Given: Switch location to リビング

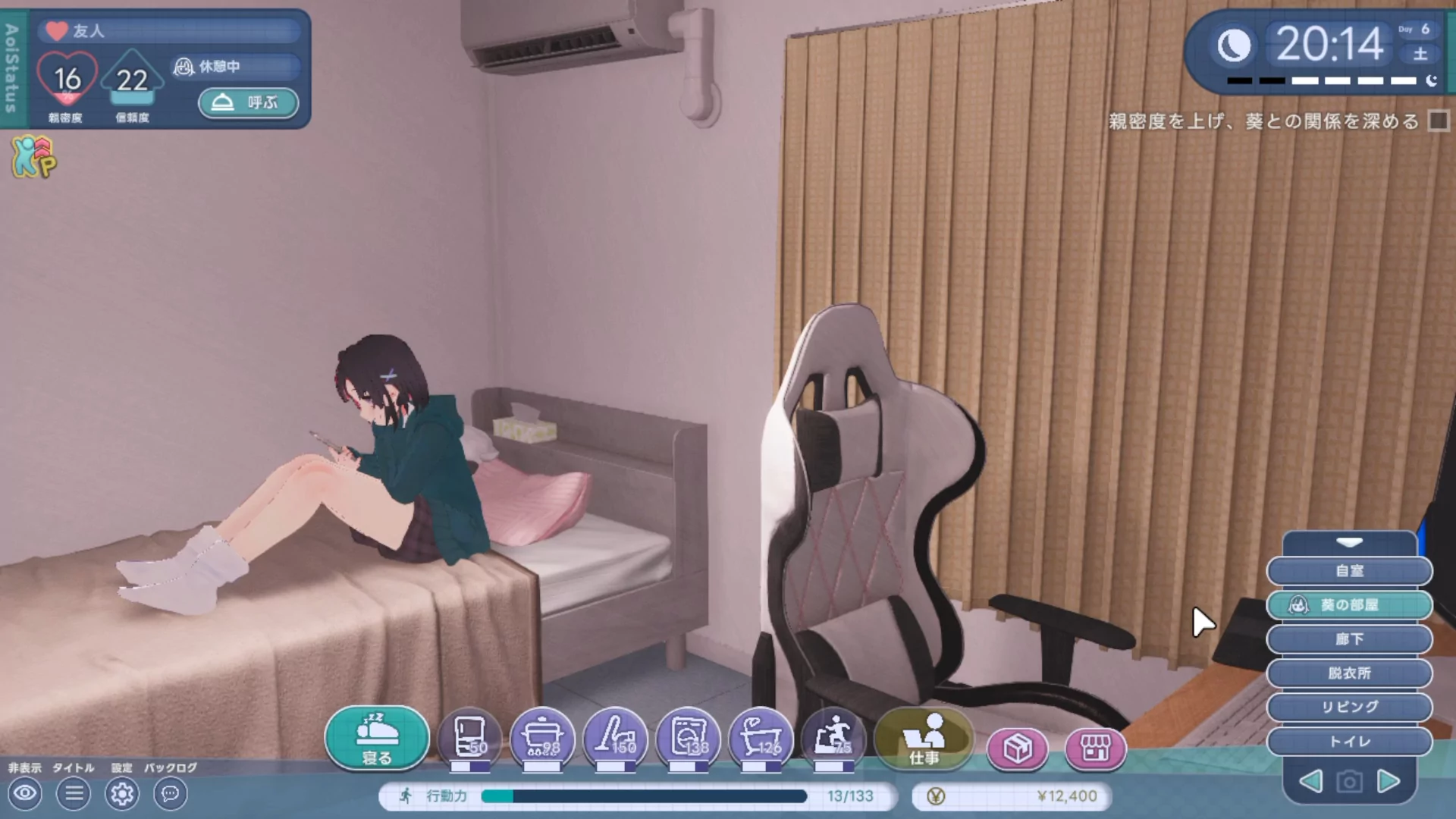Looking at the screenshot, I should (x=1349, y=707).
